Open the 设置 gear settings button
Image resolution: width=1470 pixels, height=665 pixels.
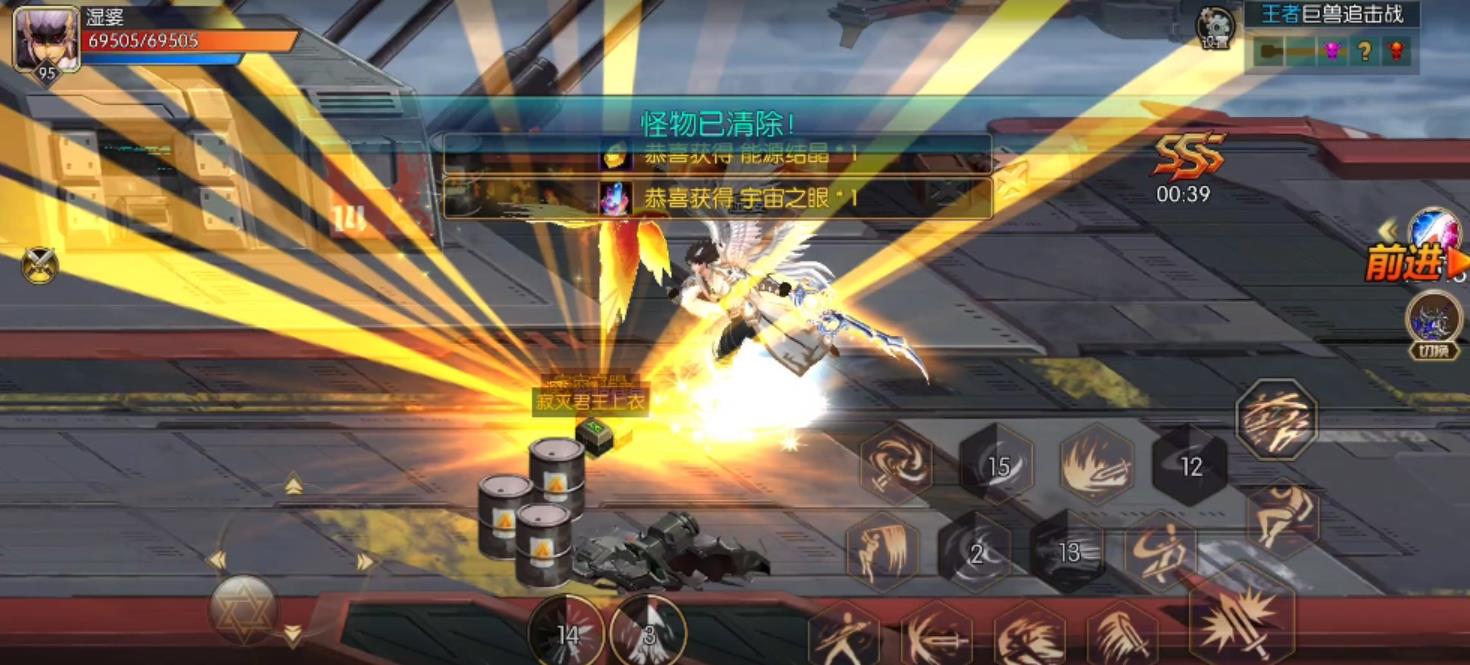pyautogui.click(x=1215, y=27)
